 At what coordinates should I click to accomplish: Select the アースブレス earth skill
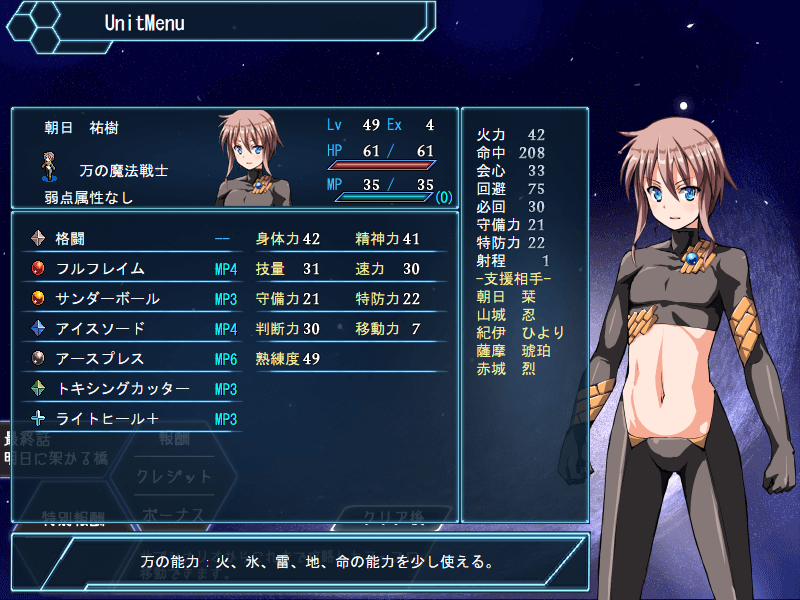click(x=130, y=359)
